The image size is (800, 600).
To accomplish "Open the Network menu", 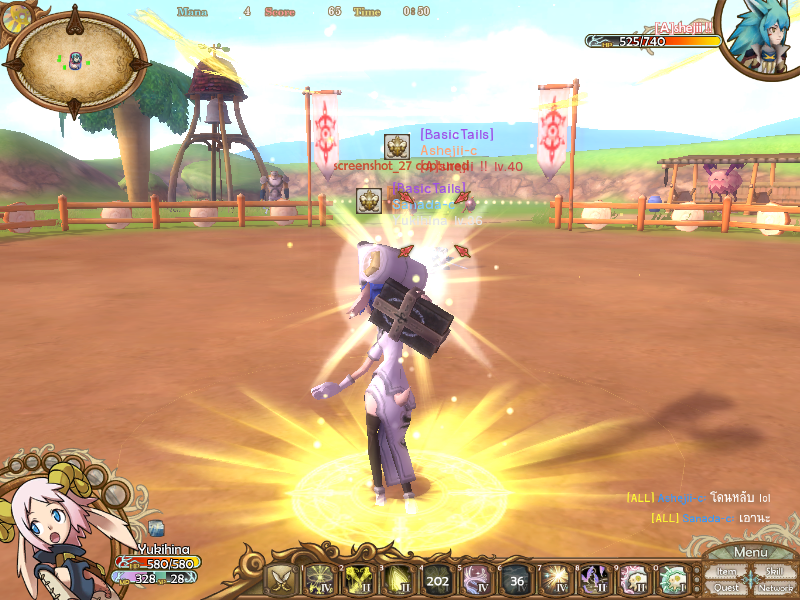I will (775, 588).
